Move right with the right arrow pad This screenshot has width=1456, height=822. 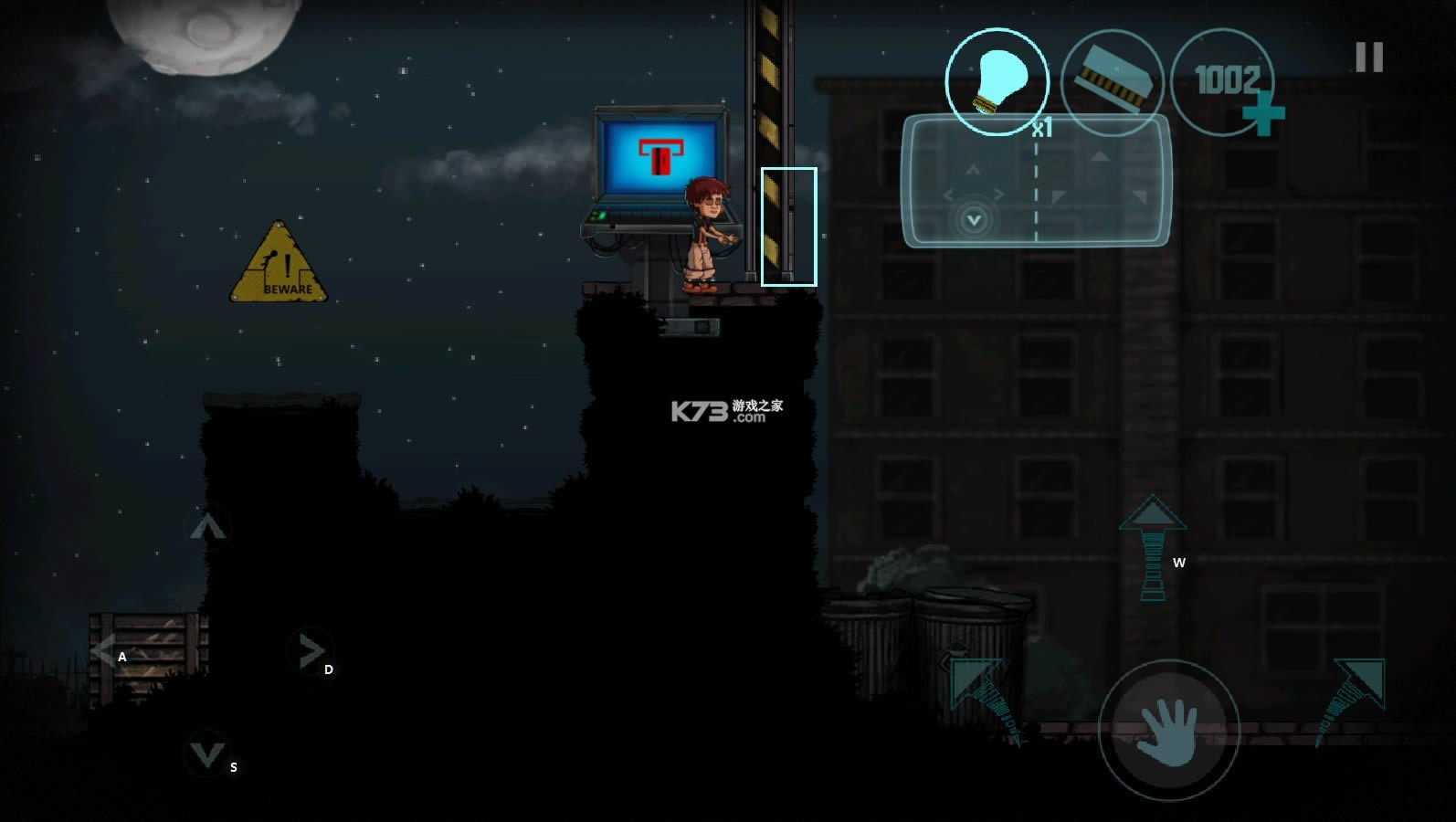[311, 650]
